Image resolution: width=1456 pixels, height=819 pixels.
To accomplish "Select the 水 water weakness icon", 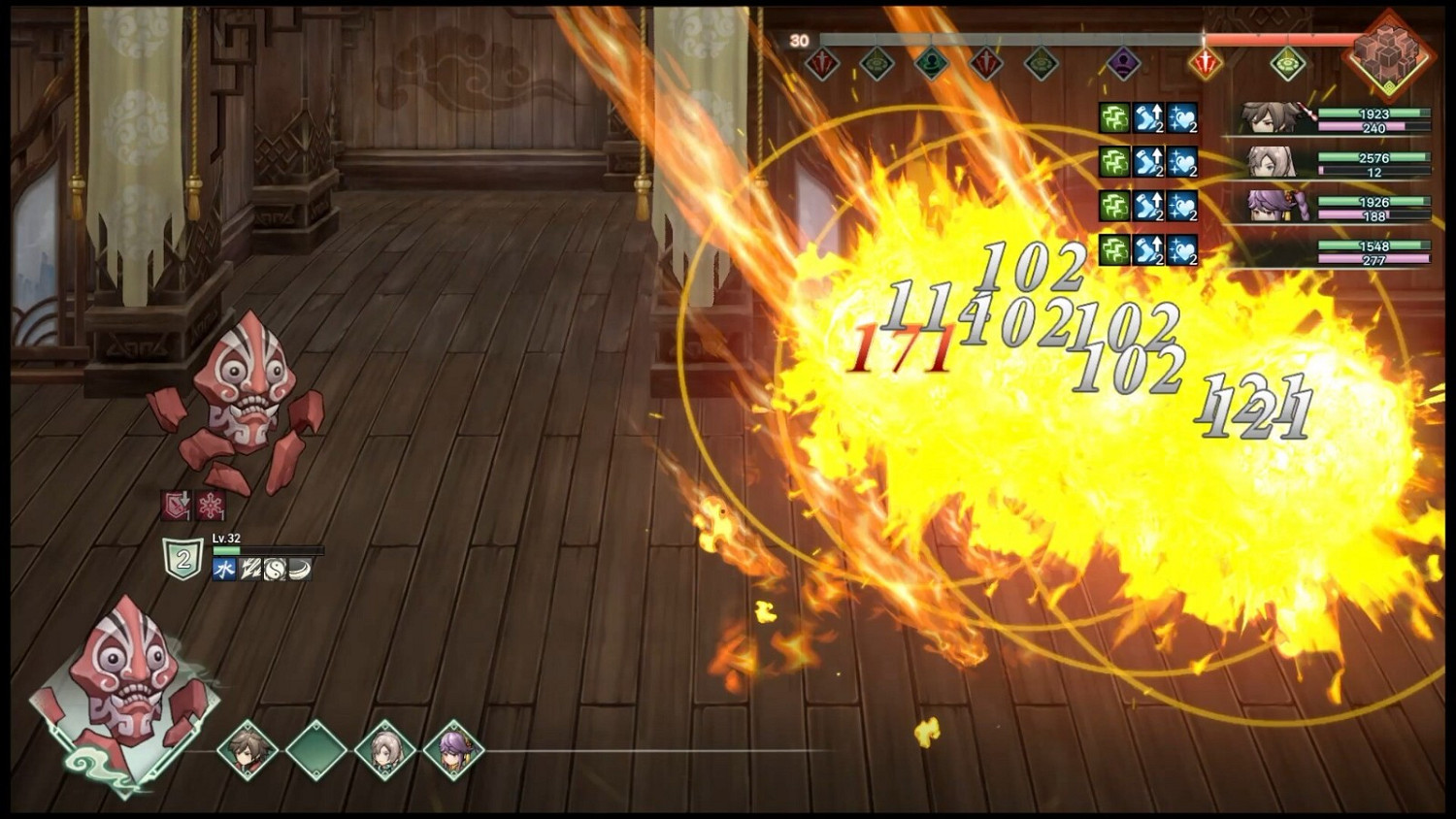I will pyautogui.click(x=224, y=568).
